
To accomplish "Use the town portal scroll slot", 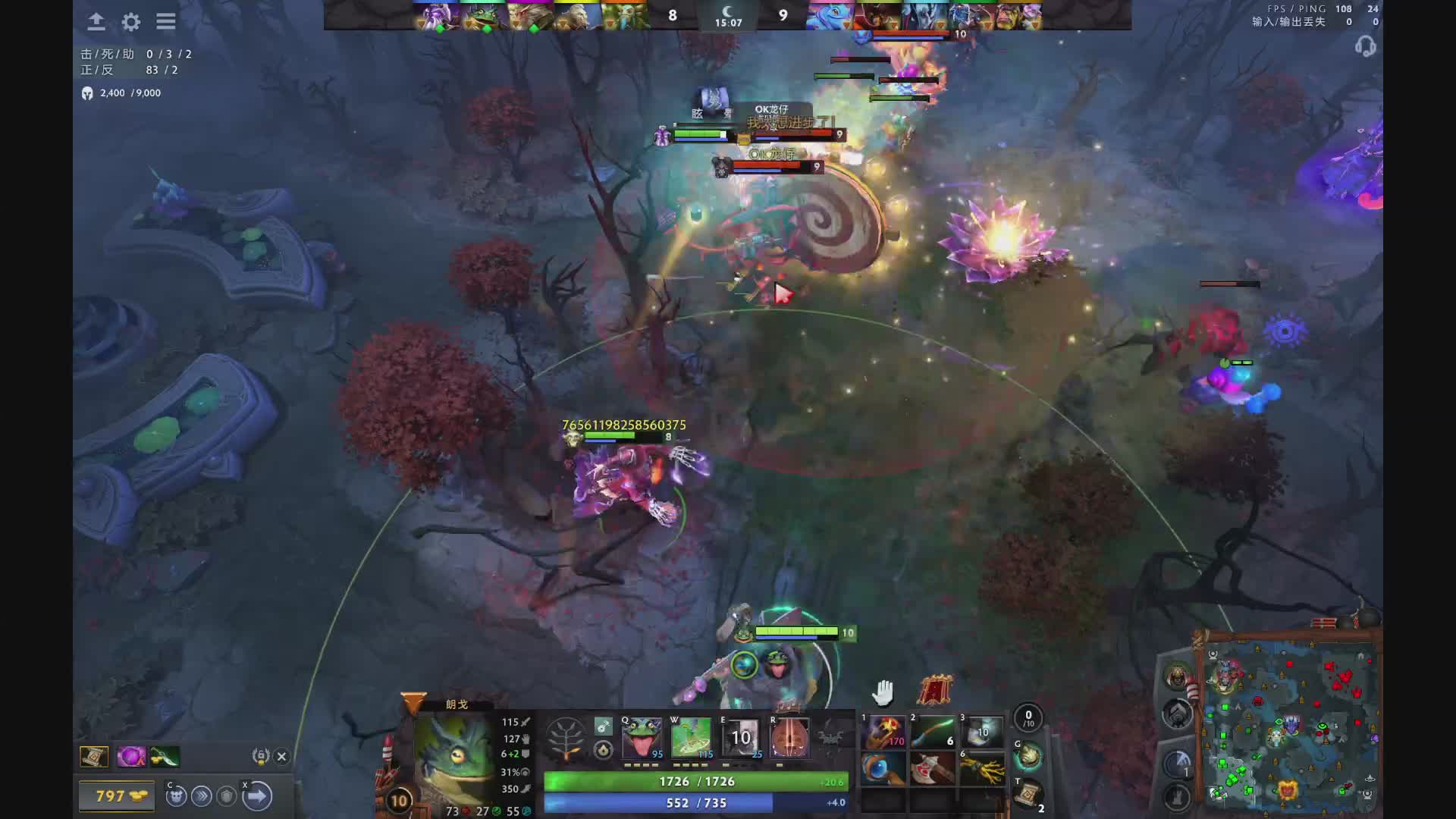I will coord(1028,794).
